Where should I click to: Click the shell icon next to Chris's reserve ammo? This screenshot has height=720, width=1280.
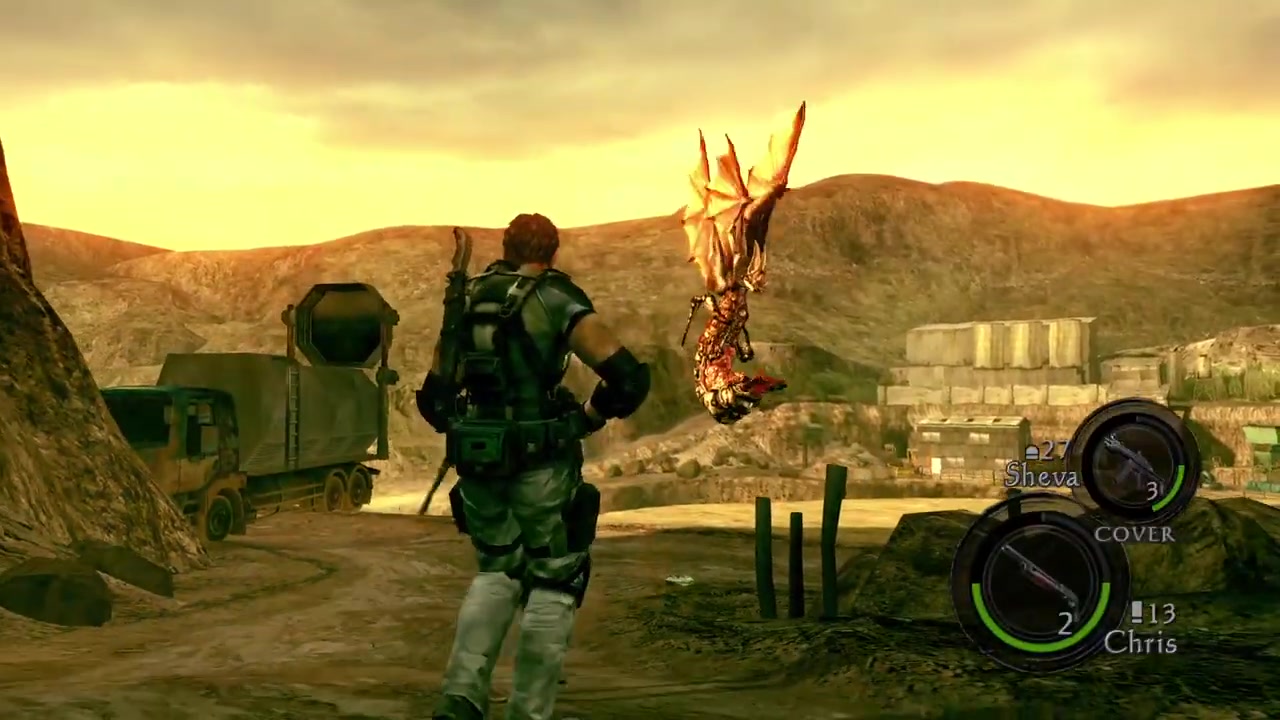pyautogui.click(x=1138, y=614)
